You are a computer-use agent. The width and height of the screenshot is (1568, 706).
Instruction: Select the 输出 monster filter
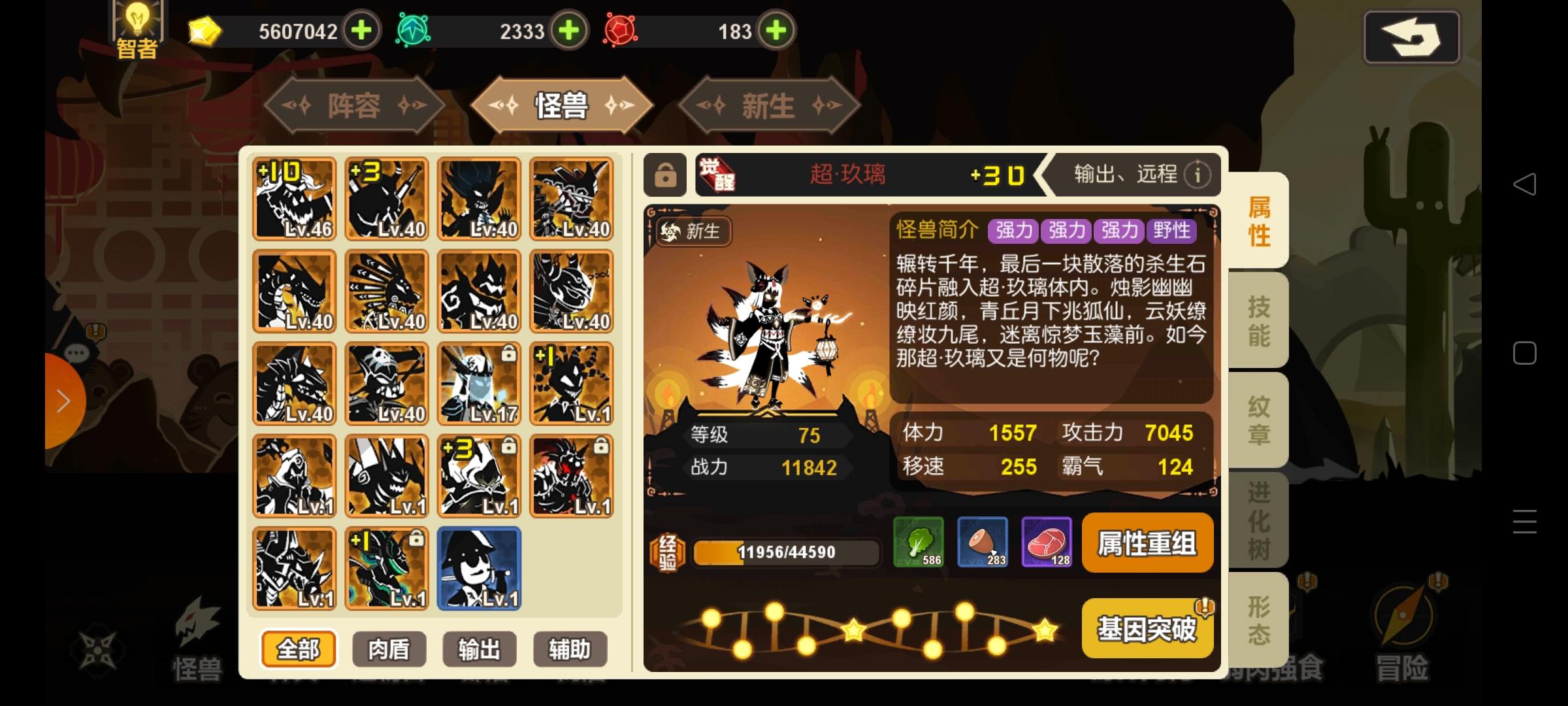coord(479,649)
